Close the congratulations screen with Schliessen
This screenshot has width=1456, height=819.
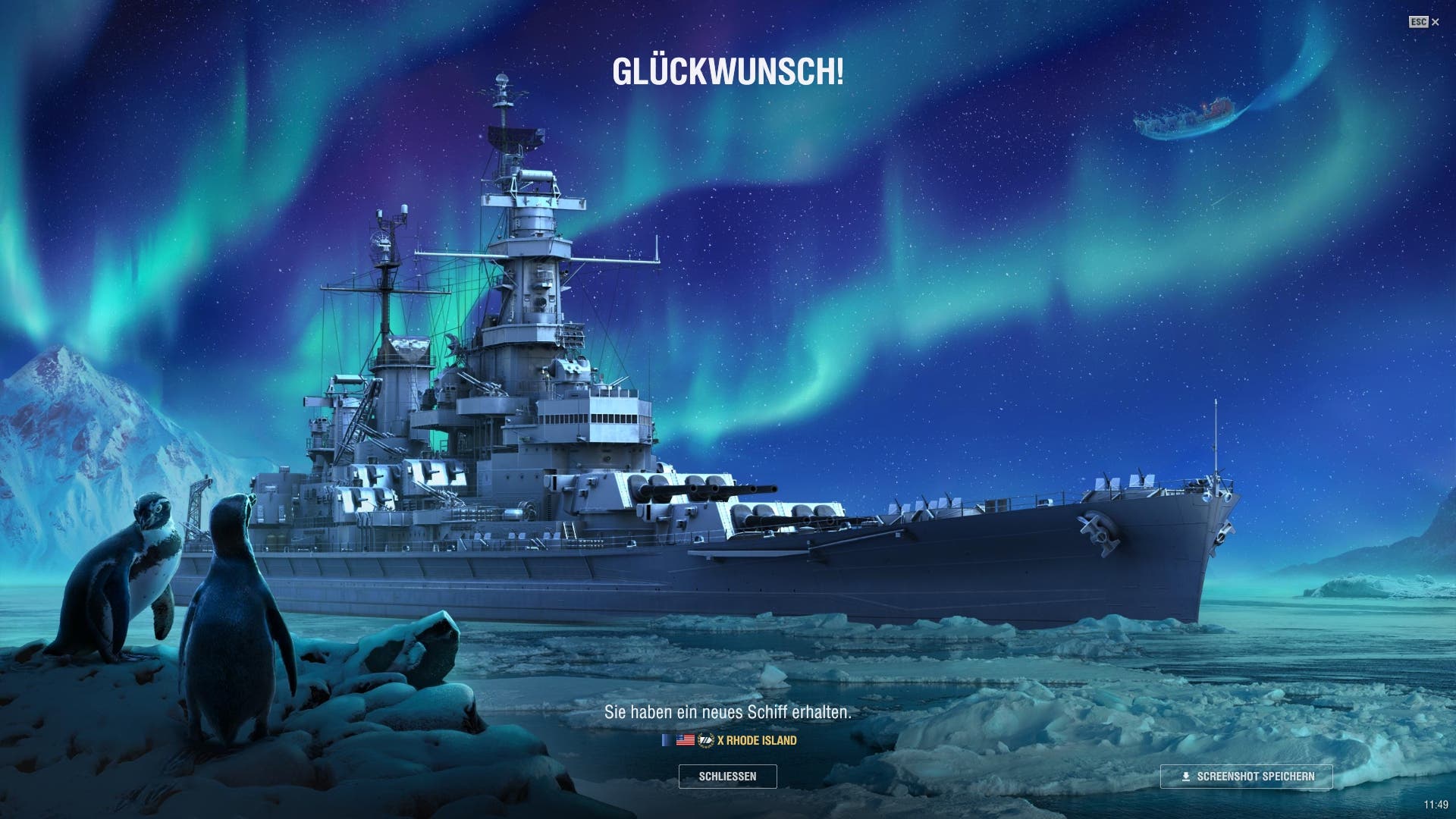[x=727, y=777]
